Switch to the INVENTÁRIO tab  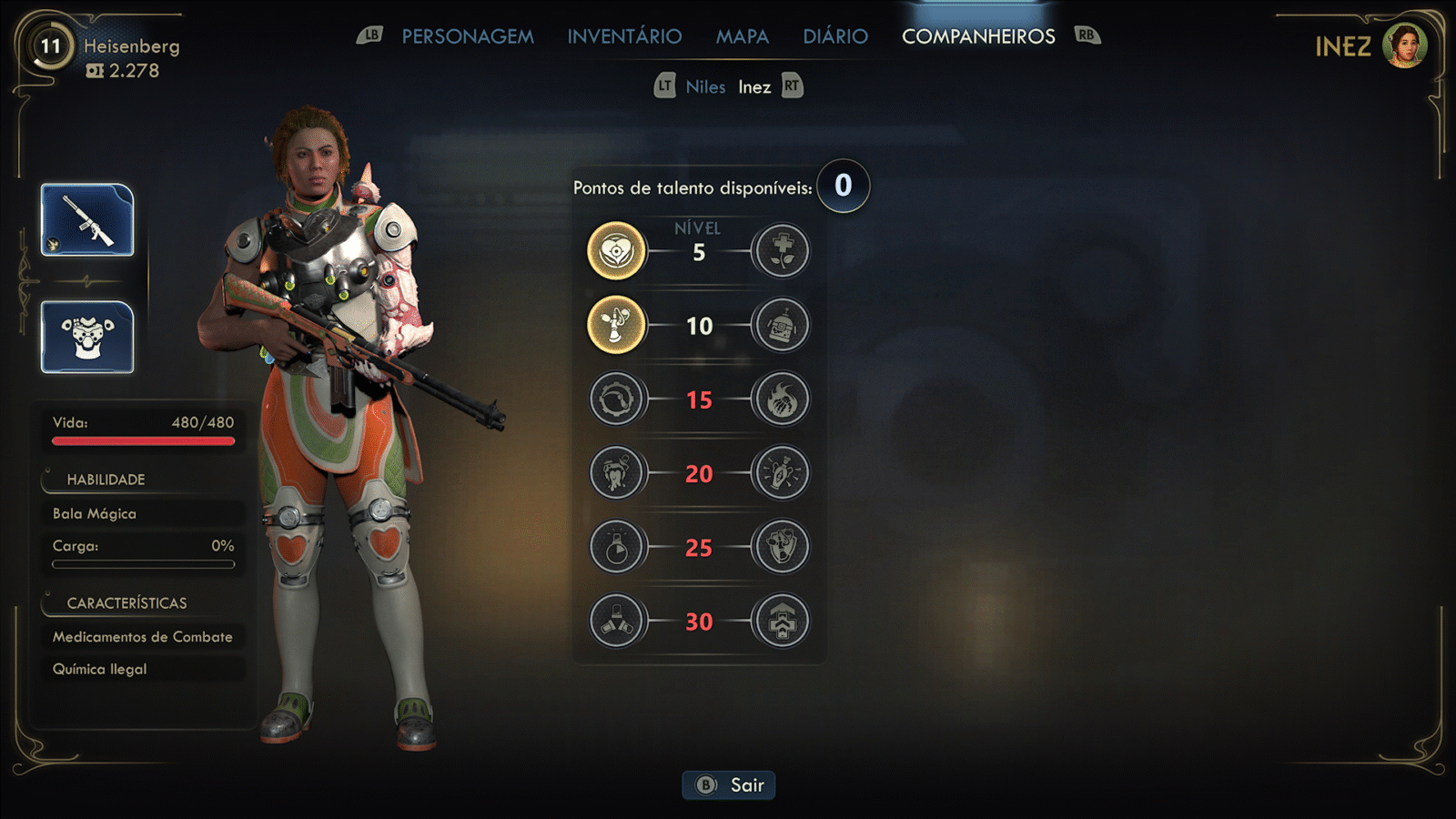pyautogui.click(x=624, y=35)
